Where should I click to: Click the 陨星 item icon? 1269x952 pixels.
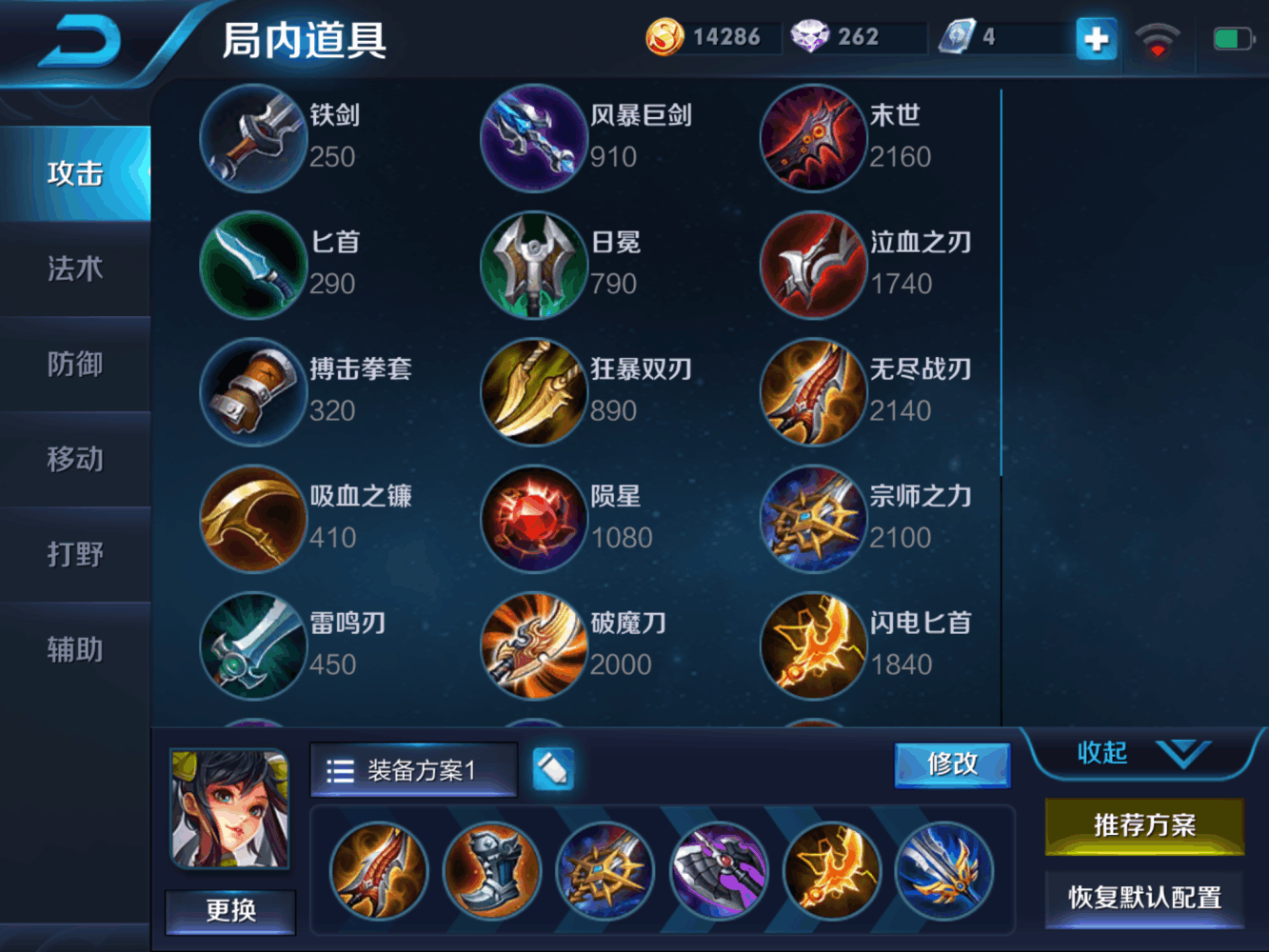point(533,519)
